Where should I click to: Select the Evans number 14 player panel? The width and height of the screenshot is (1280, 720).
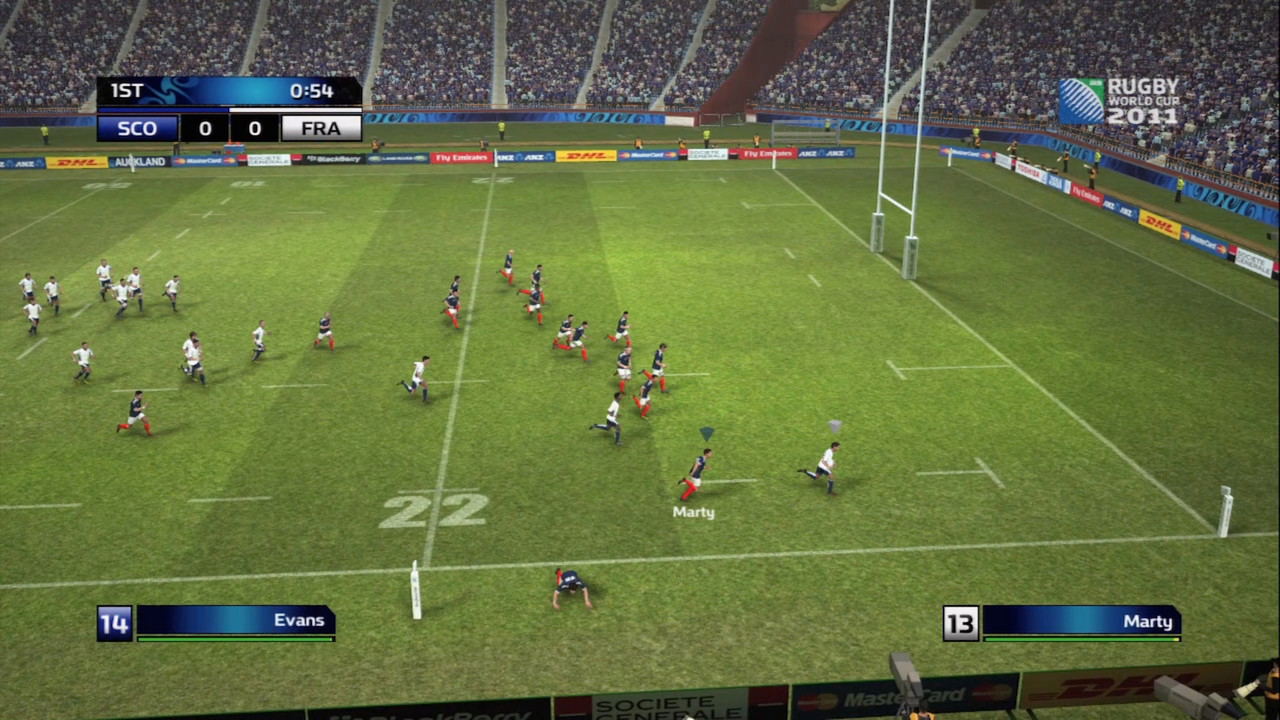coord(217,622)
